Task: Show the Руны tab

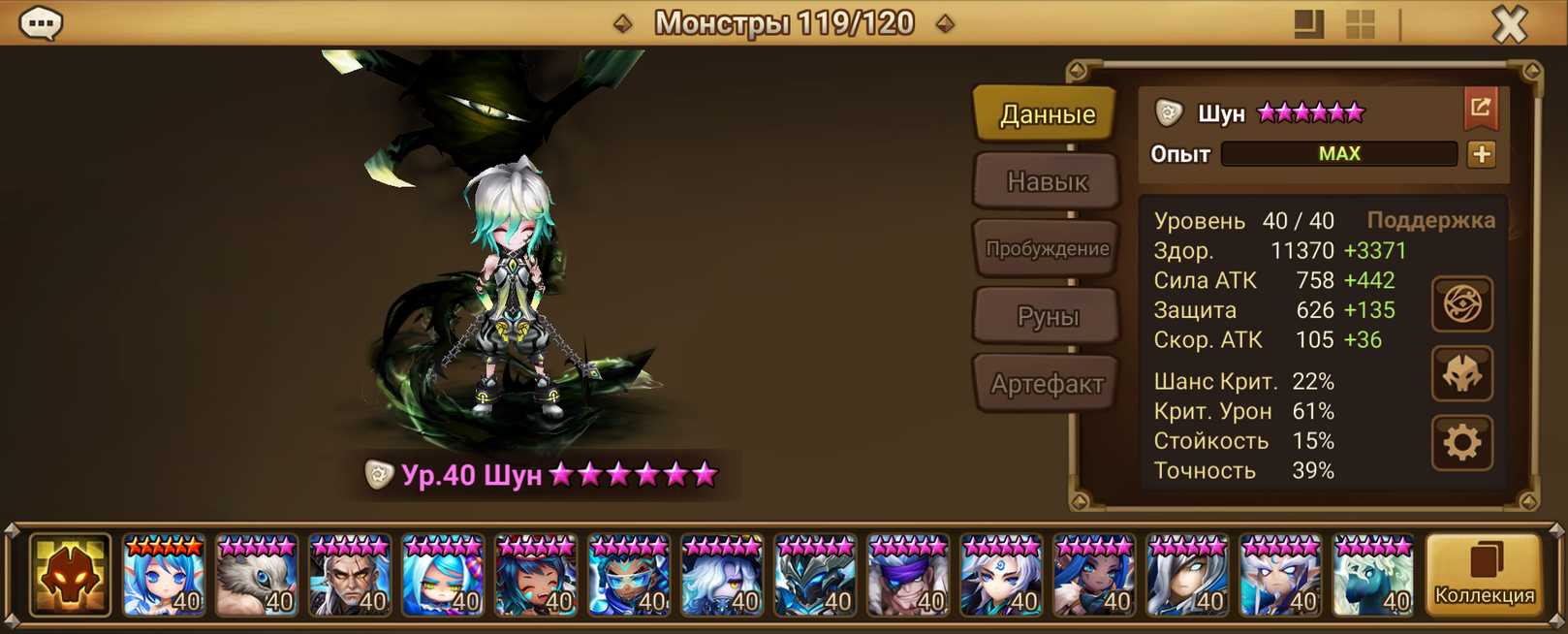Action: coord(1047,316)
